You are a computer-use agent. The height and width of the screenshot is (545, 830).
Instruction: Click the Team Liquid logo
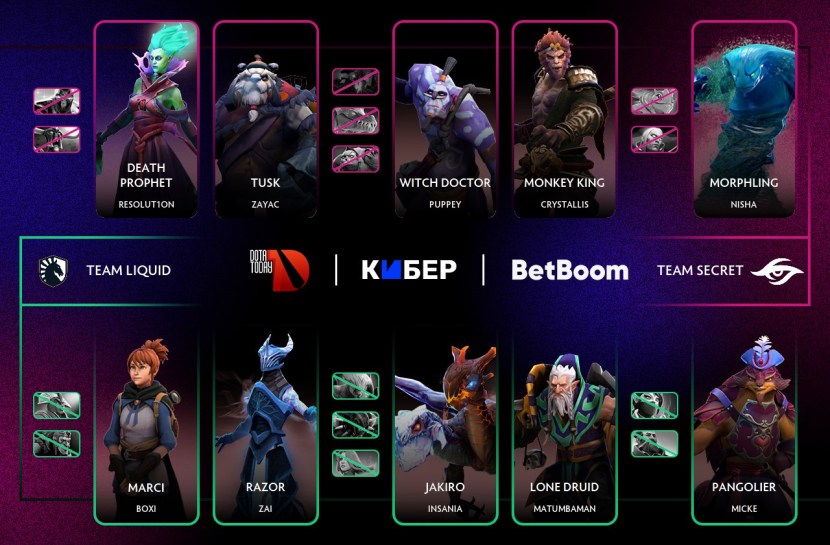tap(52, 270)
